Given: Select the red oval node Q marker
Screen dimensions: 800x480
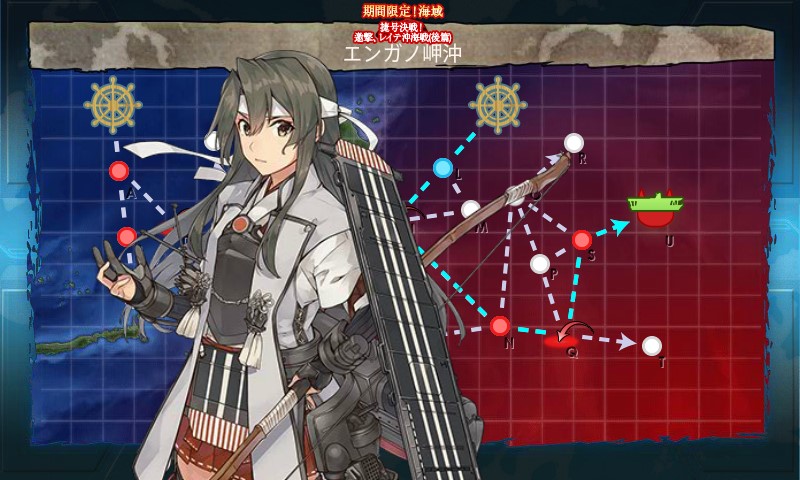Looking at the screenshot, I should 565,341.
